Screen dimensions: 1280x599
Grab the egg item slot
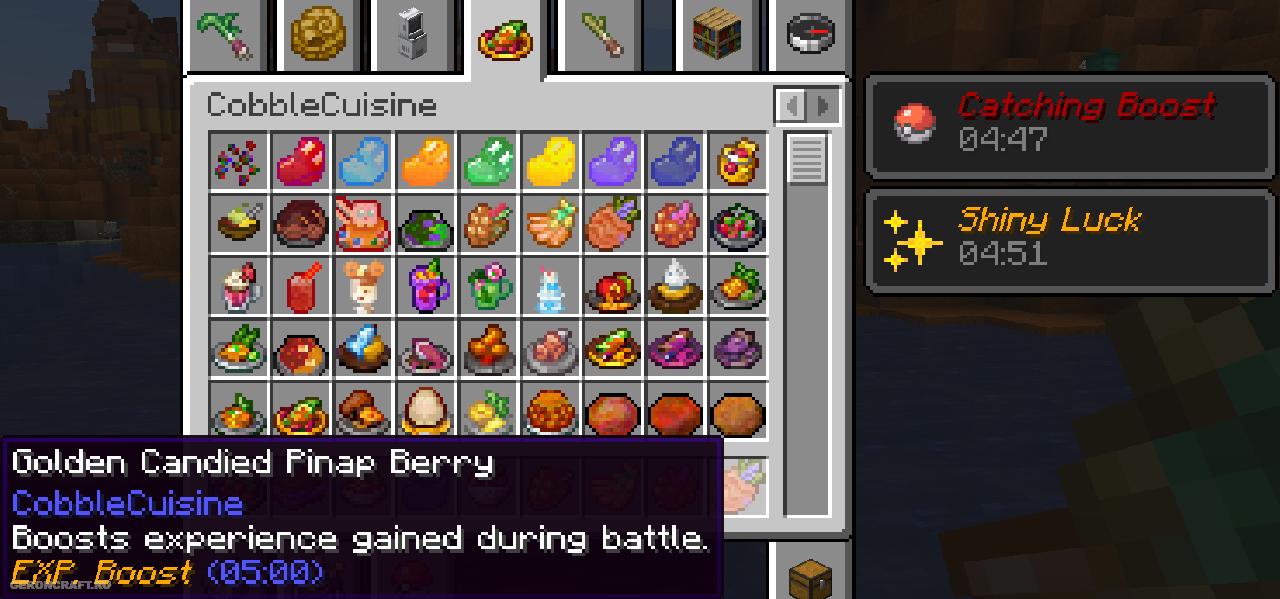[425, 410]
